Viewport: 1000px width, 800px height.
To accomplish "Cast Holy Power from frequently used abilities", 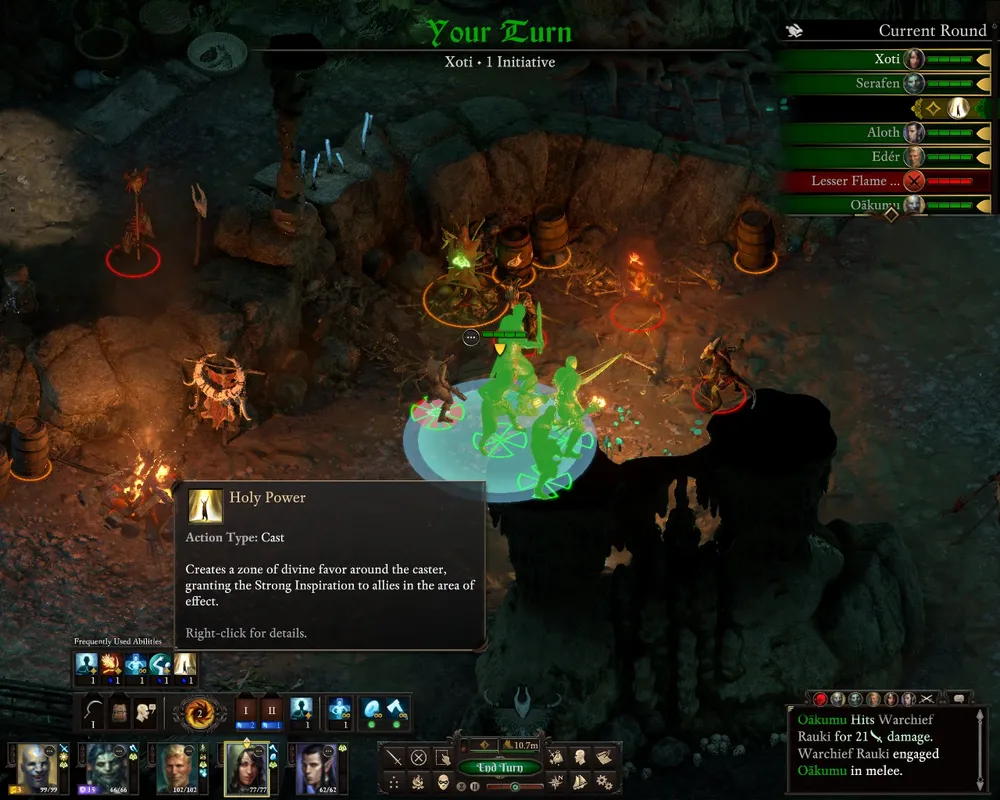I will pos(185,664).
